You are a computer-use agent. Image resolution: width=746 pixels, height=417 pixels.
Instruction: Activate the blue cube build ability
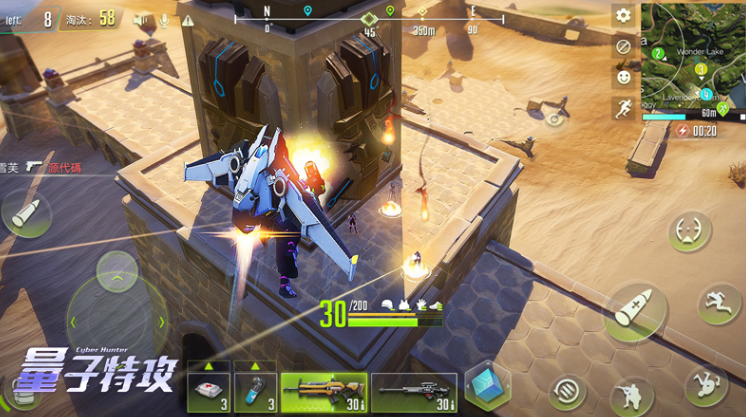tap(488, 386)
